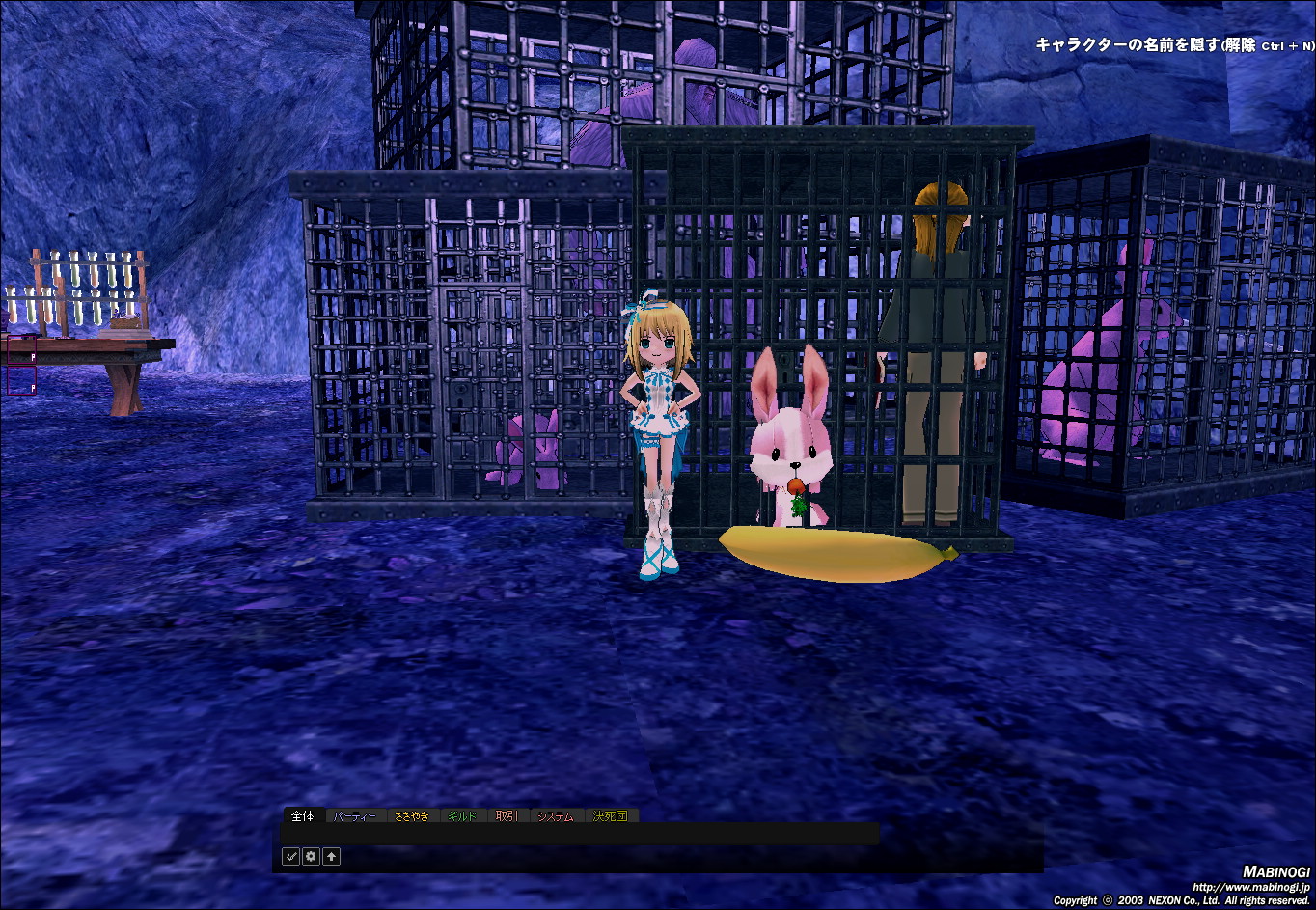Open the パーティー chat tab
This screenshot has width=1316, height=910.
tap(355, 816)
